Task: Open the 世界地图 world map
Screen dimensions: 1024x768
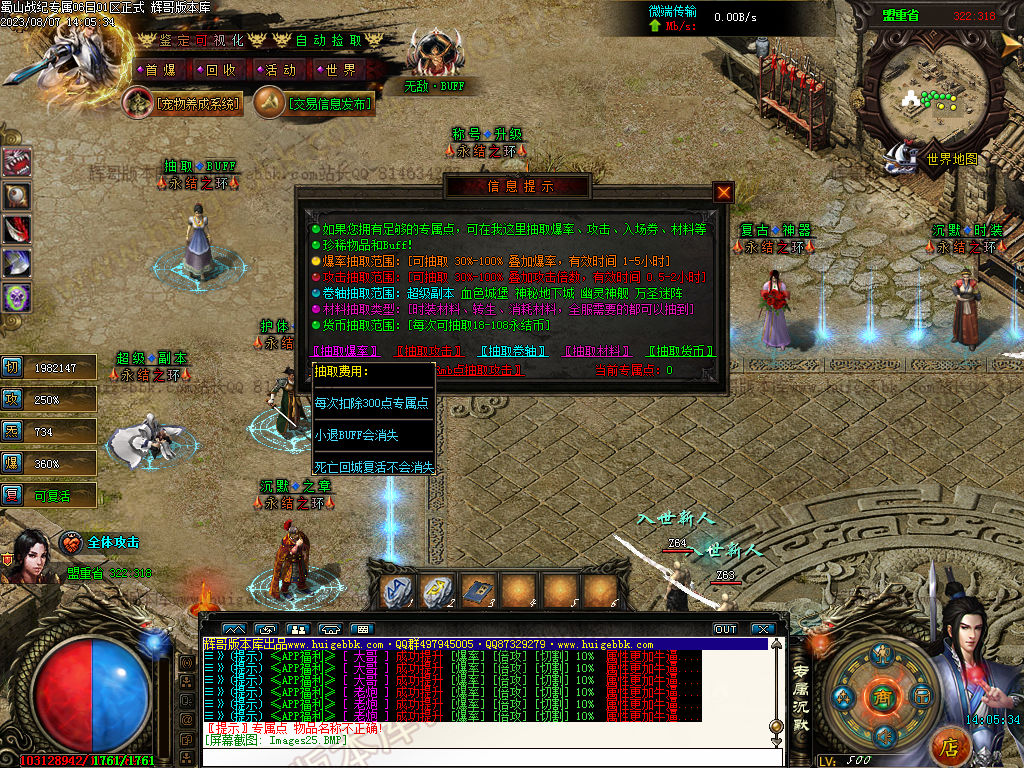Action: click(x=950, y=158)
